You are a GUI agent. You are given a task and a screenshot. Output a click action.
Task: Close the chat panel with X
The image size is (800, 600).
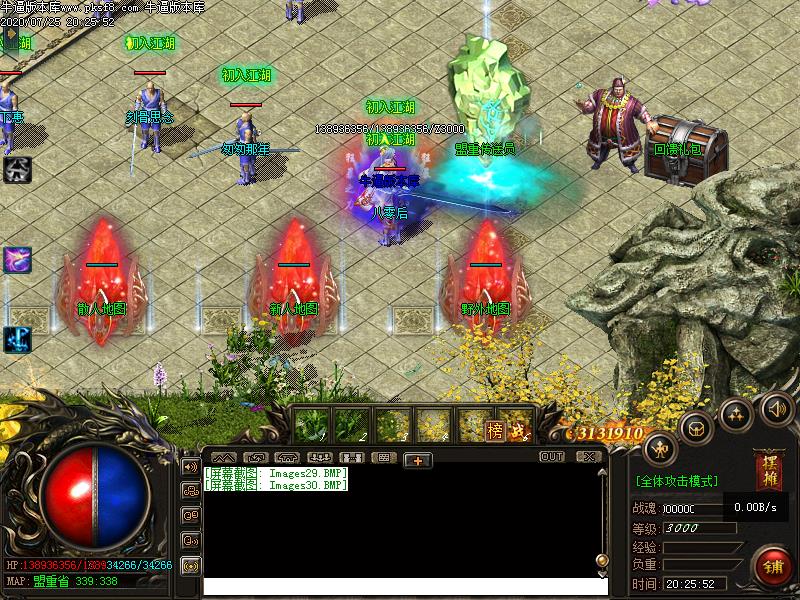coord(588,457)
